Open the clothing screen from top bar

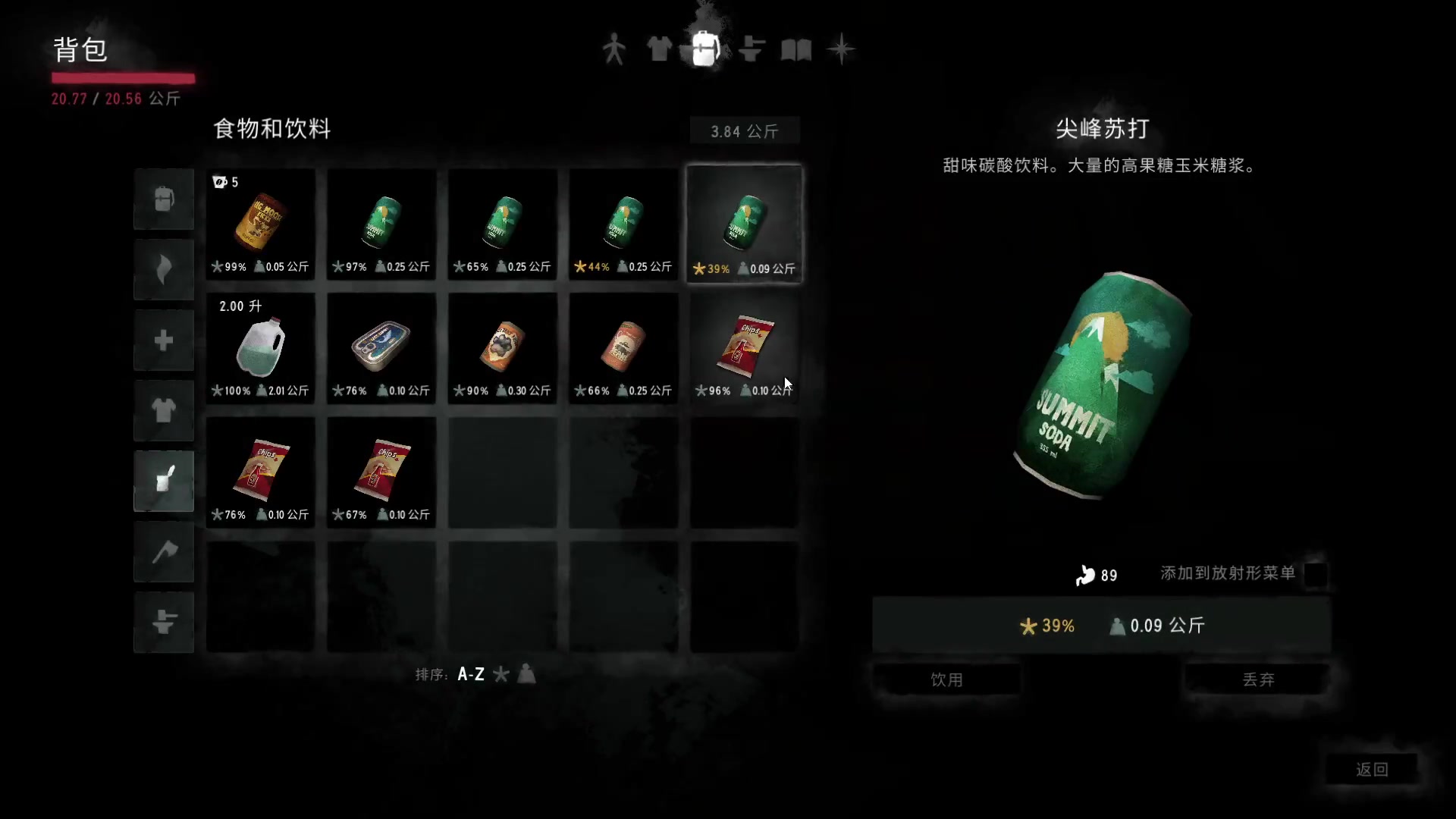(x=659, y=49)
